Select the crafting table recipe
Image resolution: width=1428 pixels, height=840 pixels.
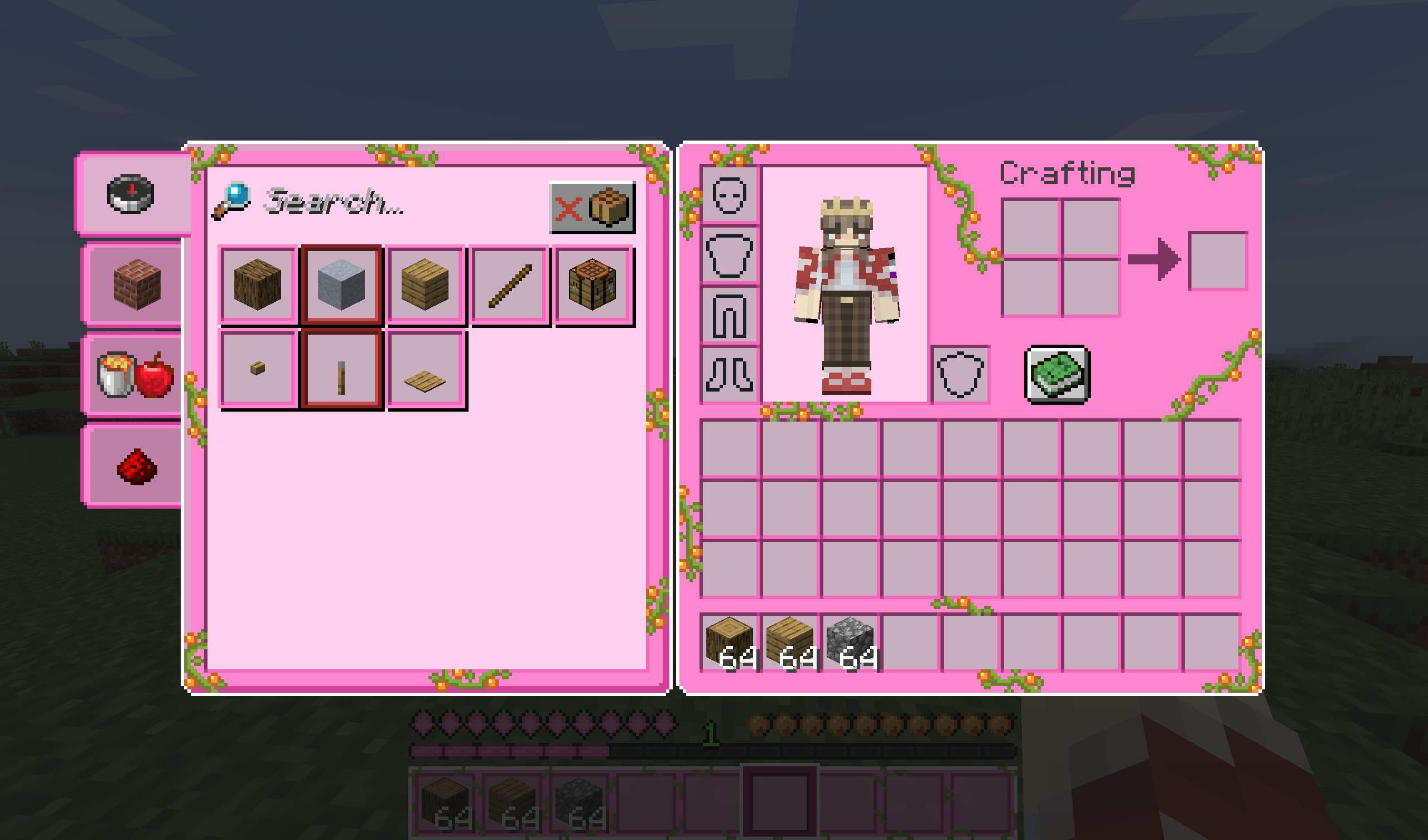(594, 284)
